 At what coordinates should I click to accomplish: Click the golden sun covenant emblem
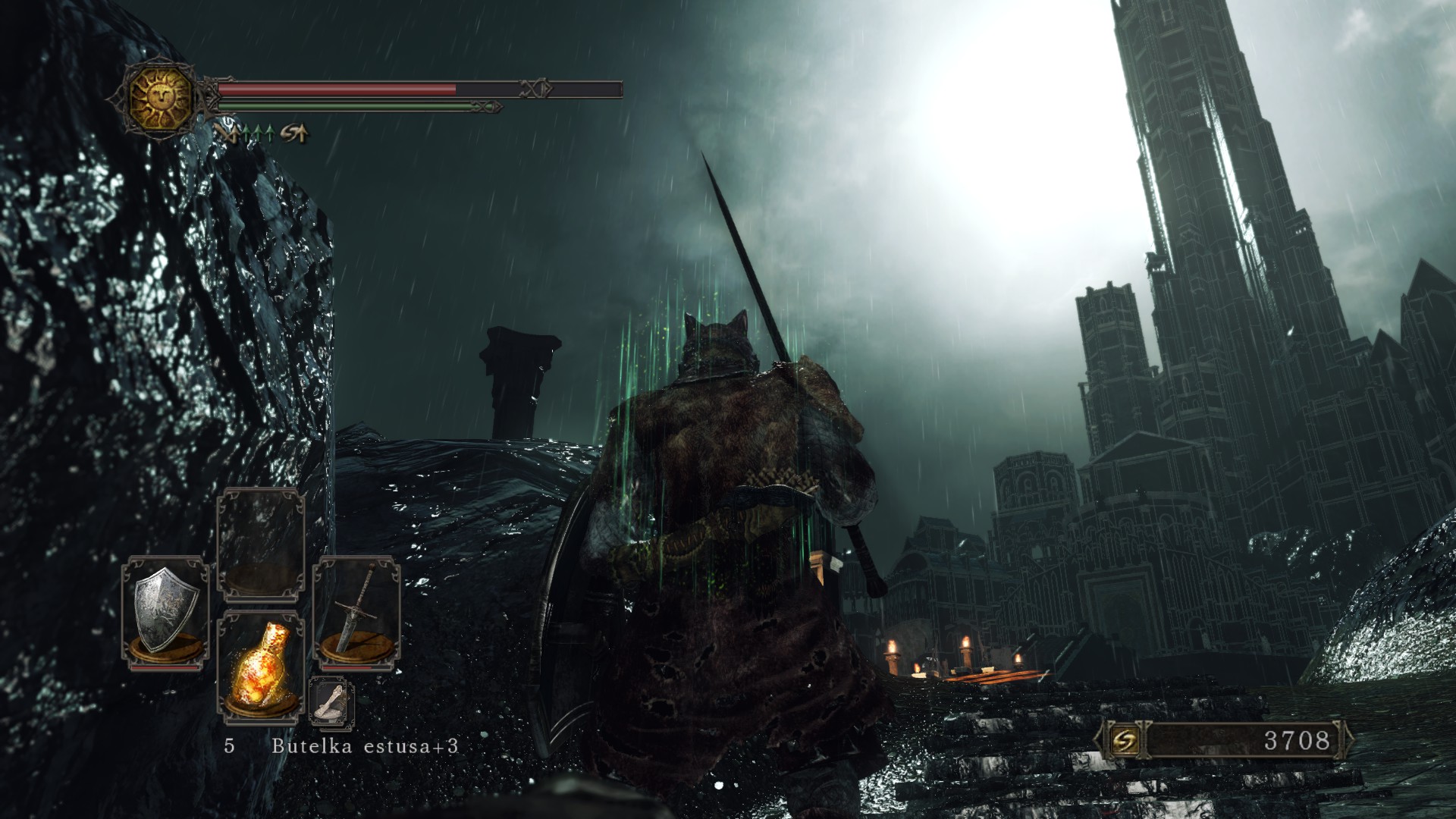160,96
